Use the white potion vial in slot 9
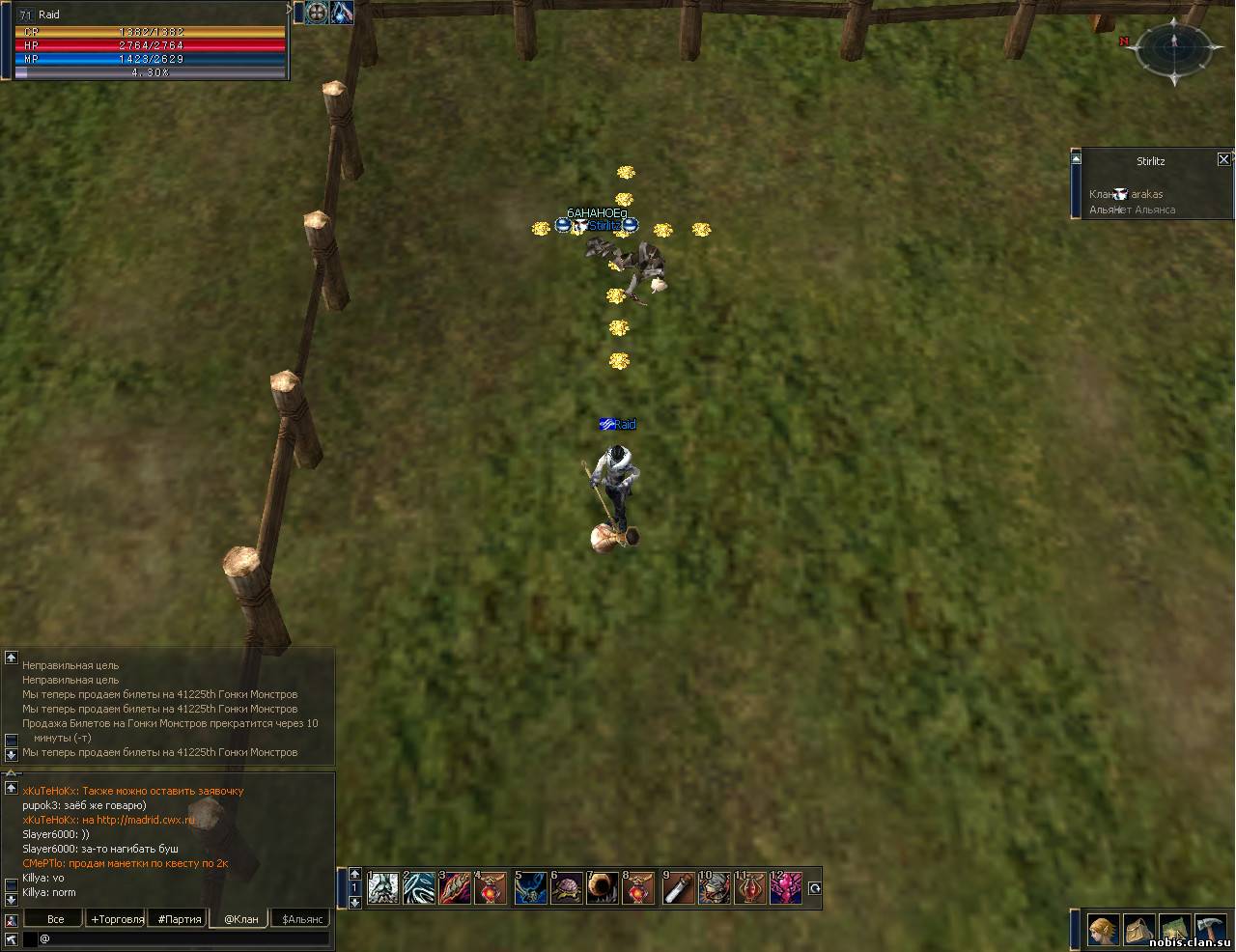Screen dimensions: 1236x952 click(679, 888)
